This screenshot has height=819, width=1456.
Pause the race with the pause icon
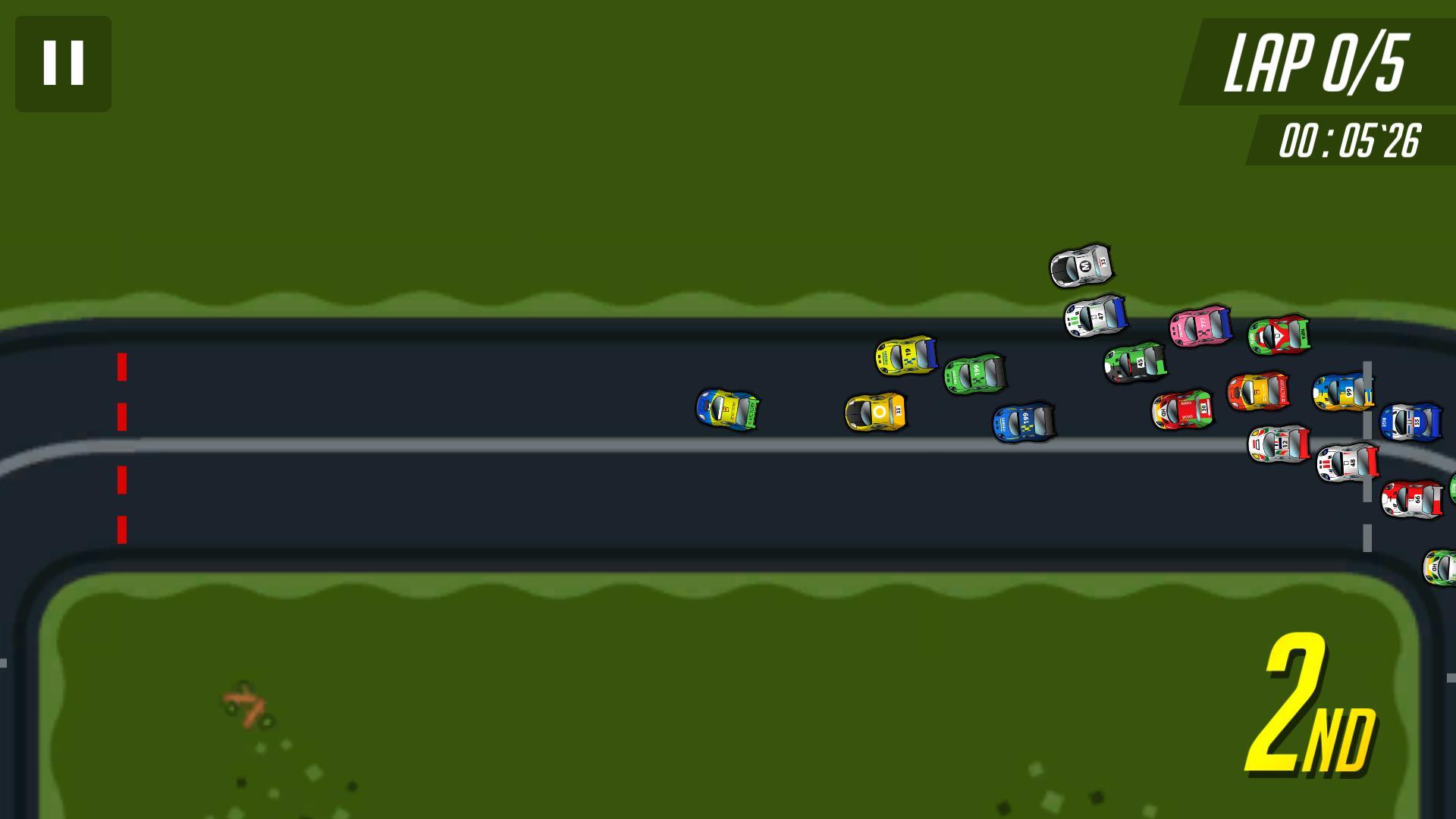point(64,64)
